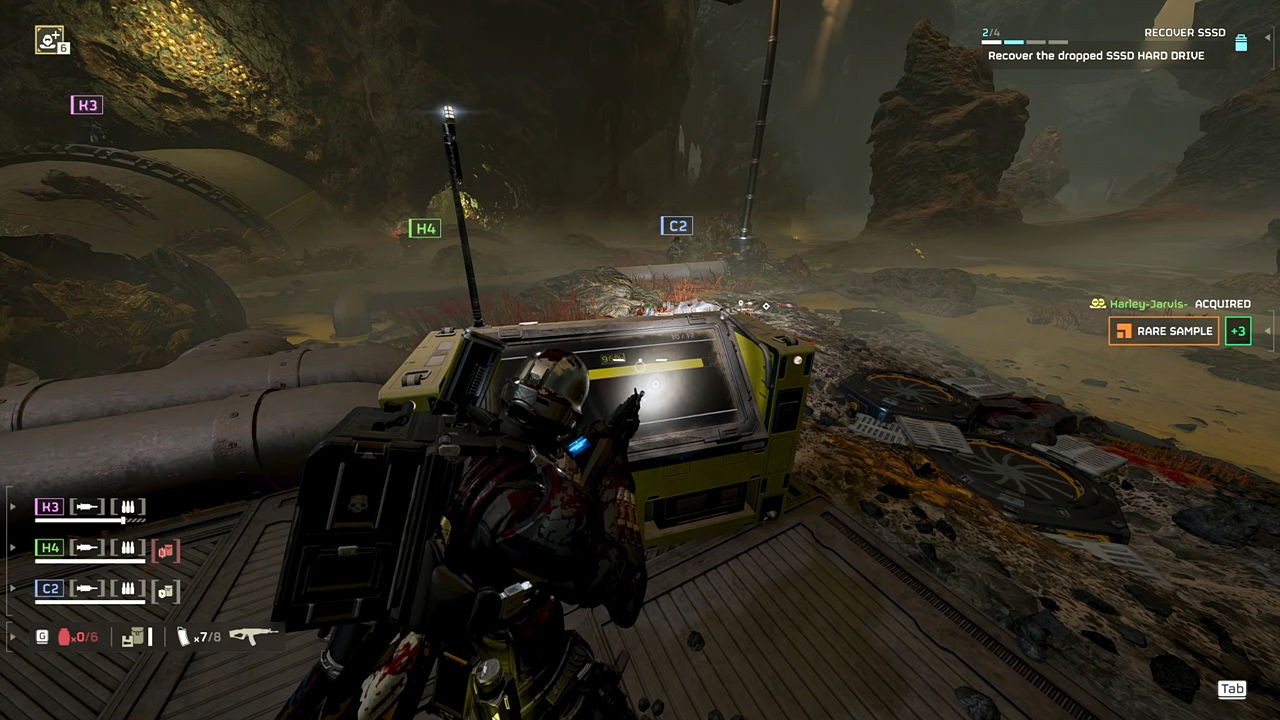The height and width of the screenshot is (720, 1280).
Task: Click the Reinforcements counter icon top-left
Action: [47, 40]
